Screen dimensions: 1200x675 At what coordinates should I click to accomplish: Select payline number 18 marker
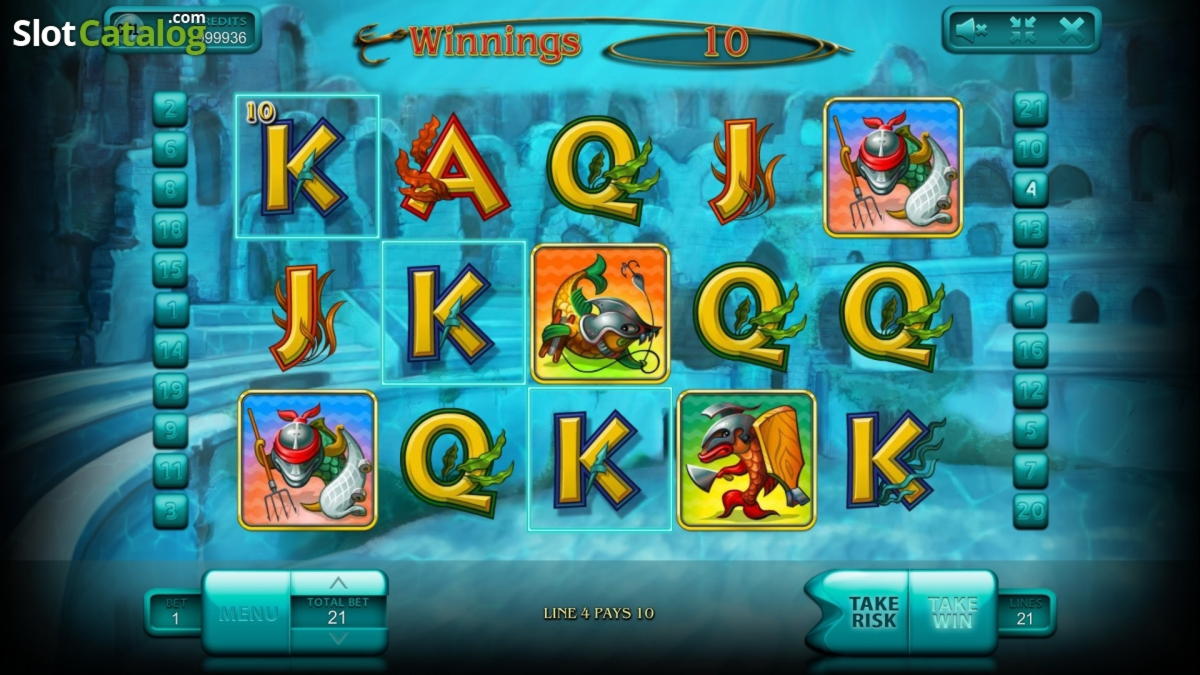pyautogui.click(x=170, y=229)
